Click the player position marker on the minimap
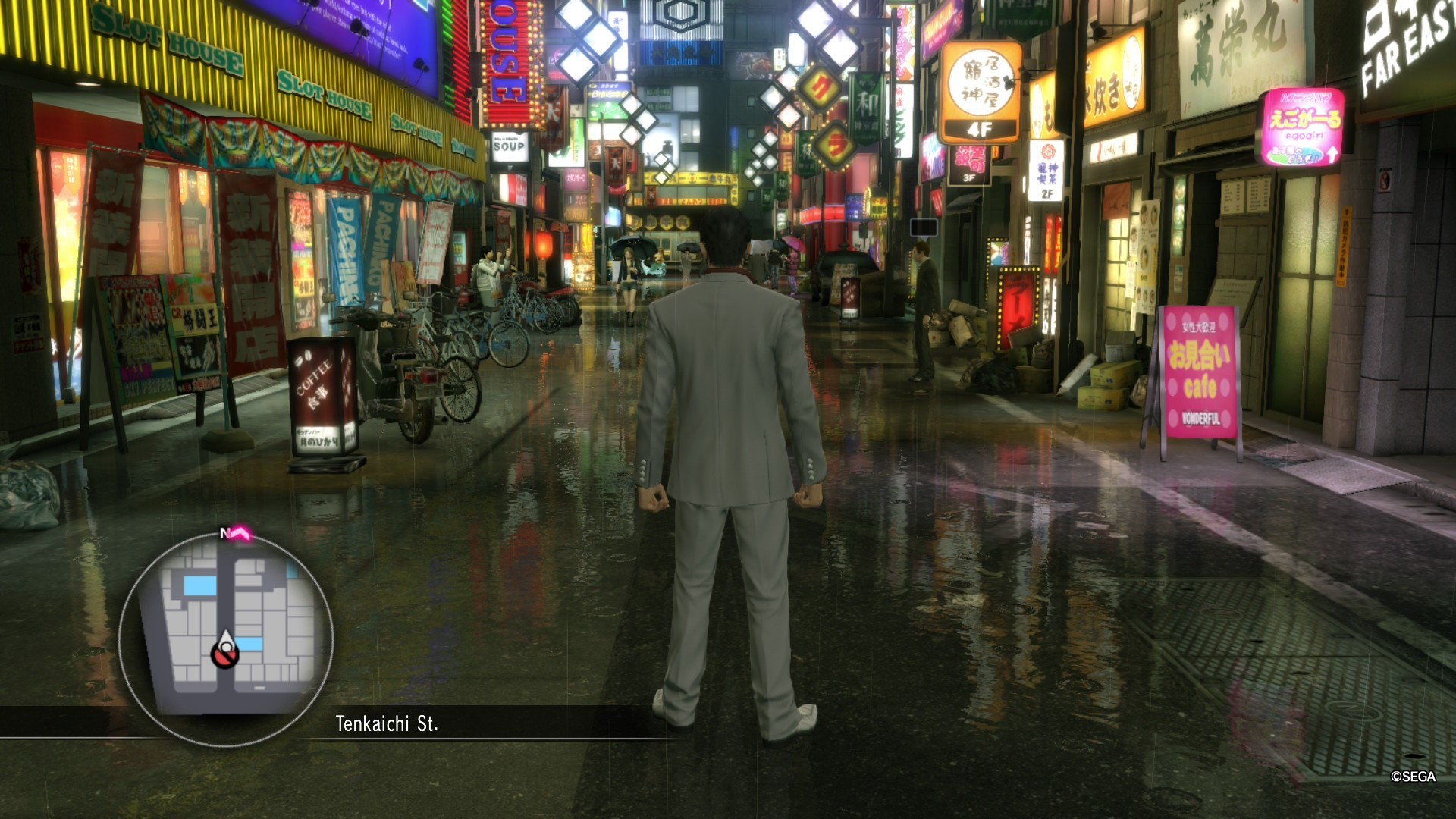This screenshot has width=1456, height=819. tap(225, 651)
